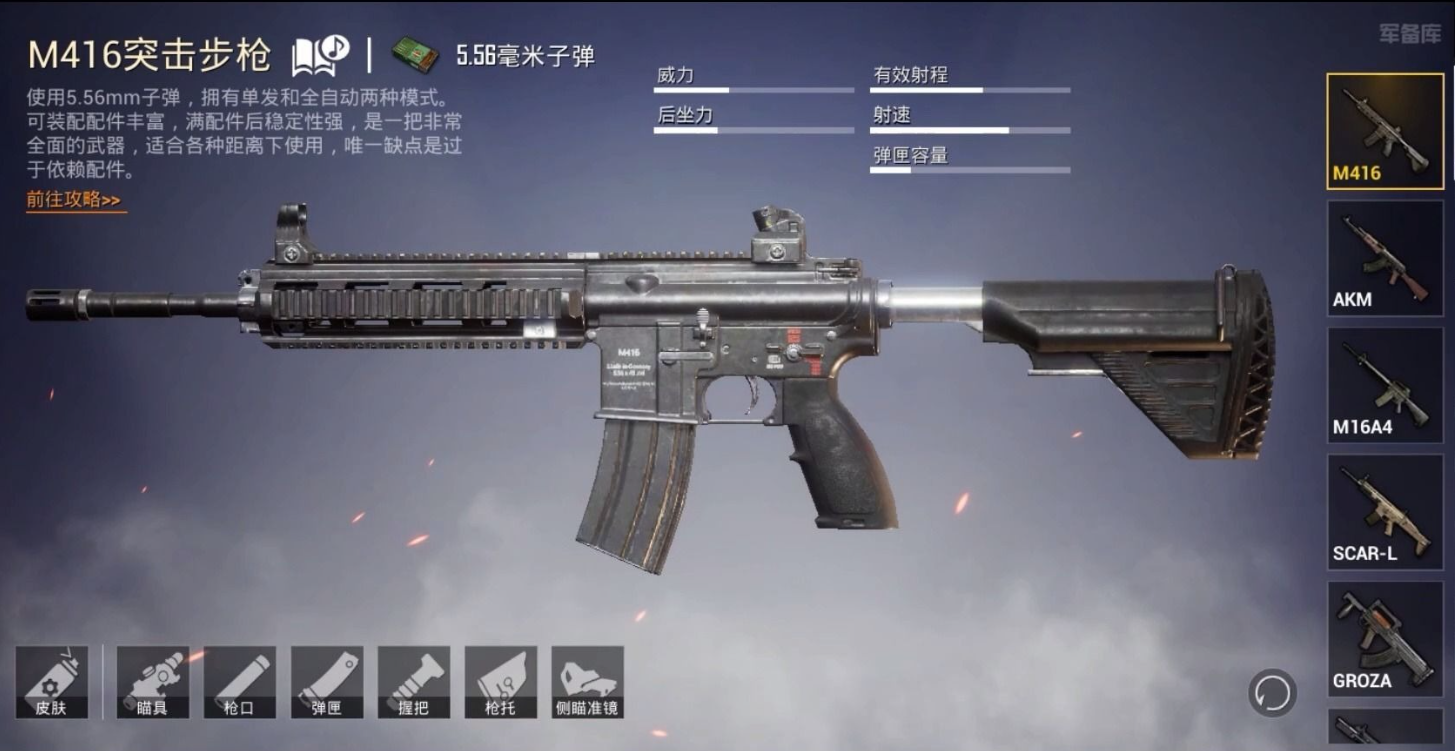Play the weapon audio guide book icon
The height and width of the screenshot is (751, 1455).
point(319,56)
